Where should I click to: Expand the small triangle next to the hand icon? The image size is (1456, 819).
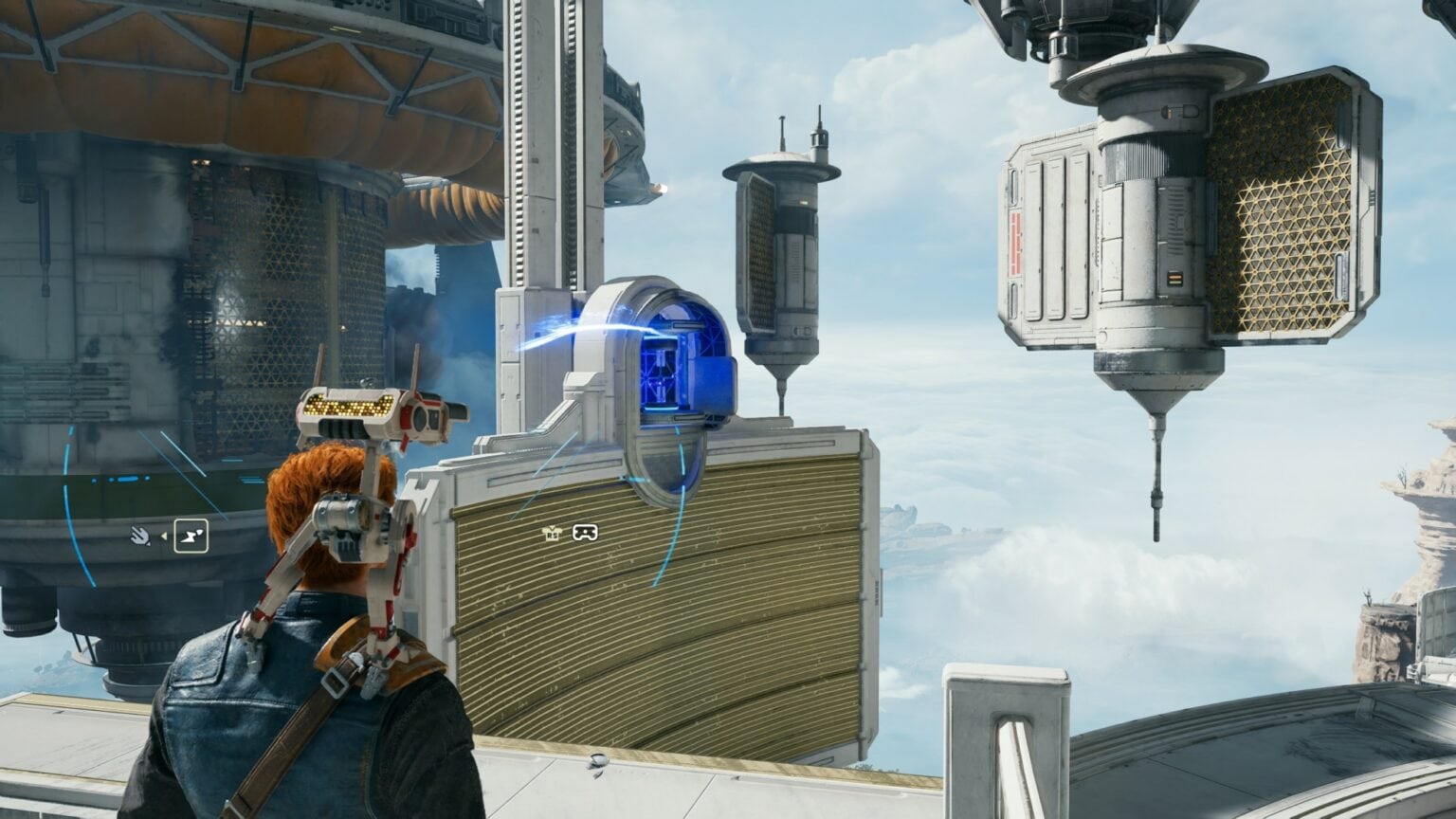coord(165,536)
